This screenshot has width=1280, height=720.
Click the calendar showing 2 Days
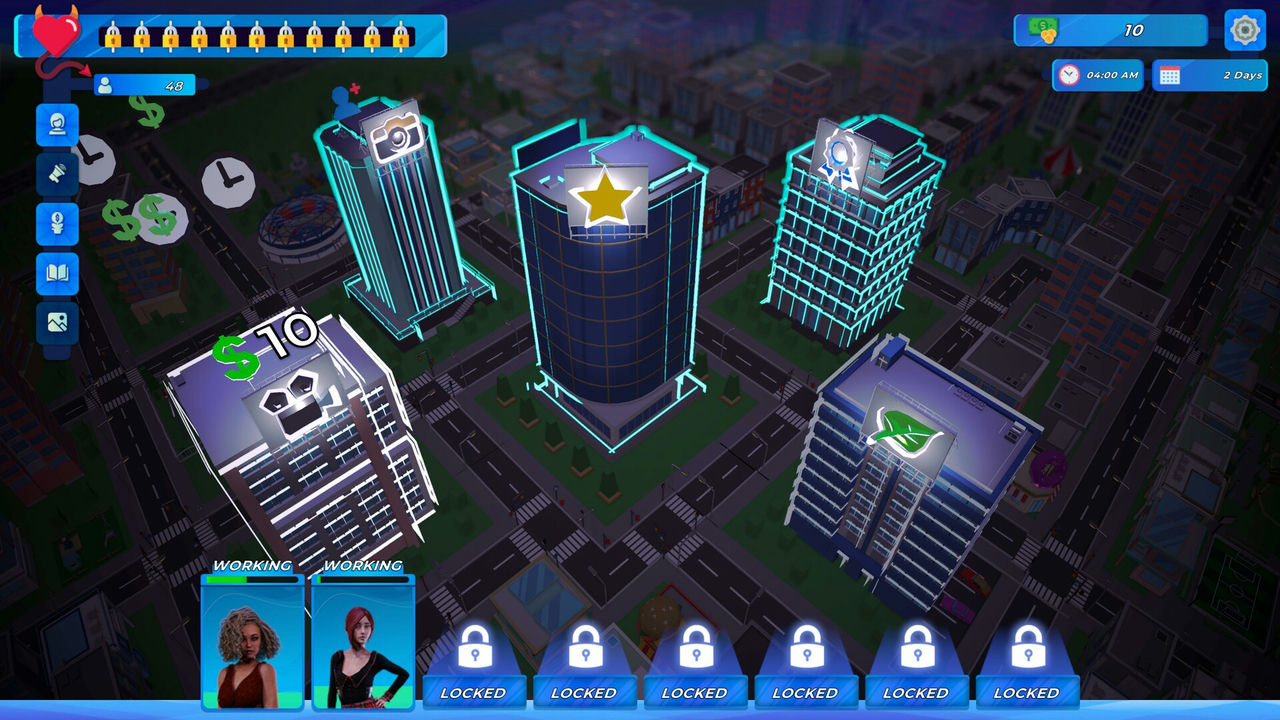[x=1210, y=75]
